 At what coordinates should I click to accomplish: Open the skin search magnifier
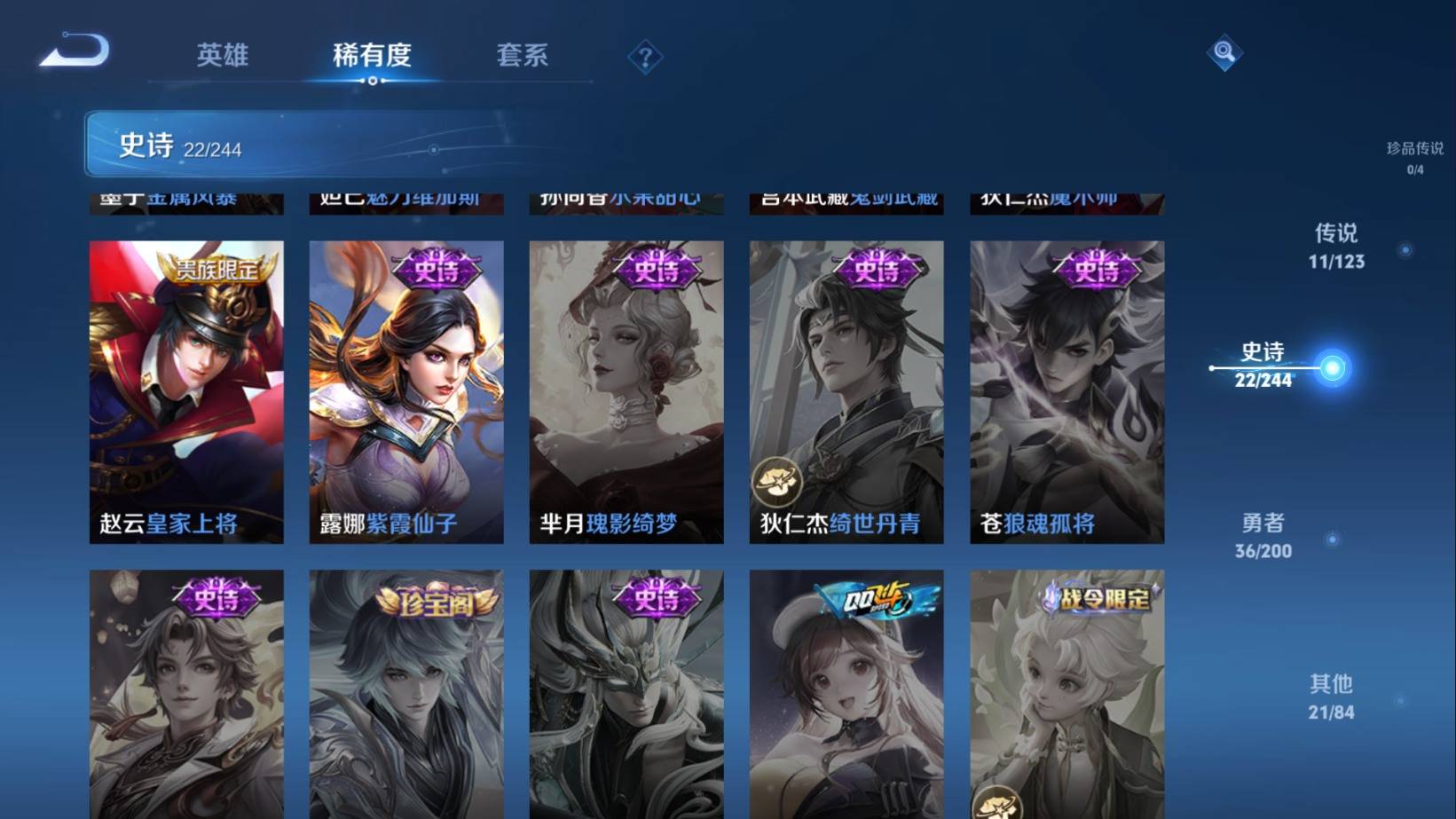coord(1224,52)
